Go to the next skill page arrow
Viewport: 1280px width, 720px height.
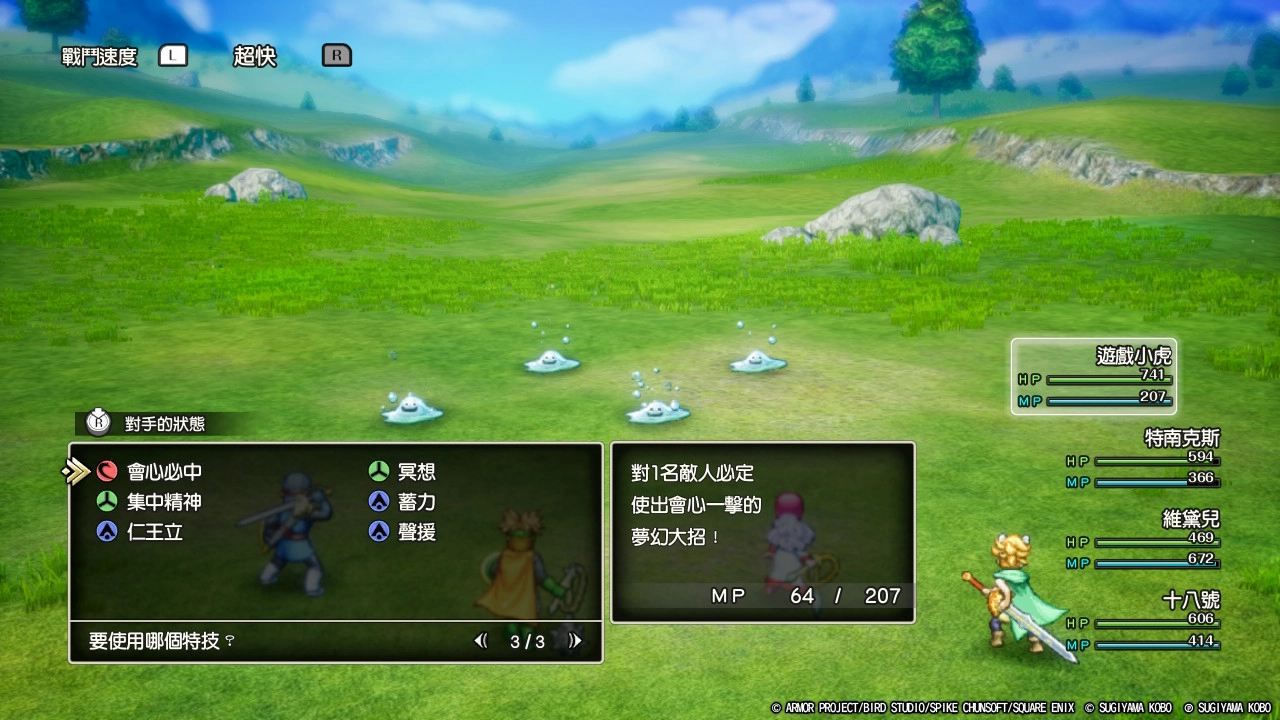click(574, 641)
